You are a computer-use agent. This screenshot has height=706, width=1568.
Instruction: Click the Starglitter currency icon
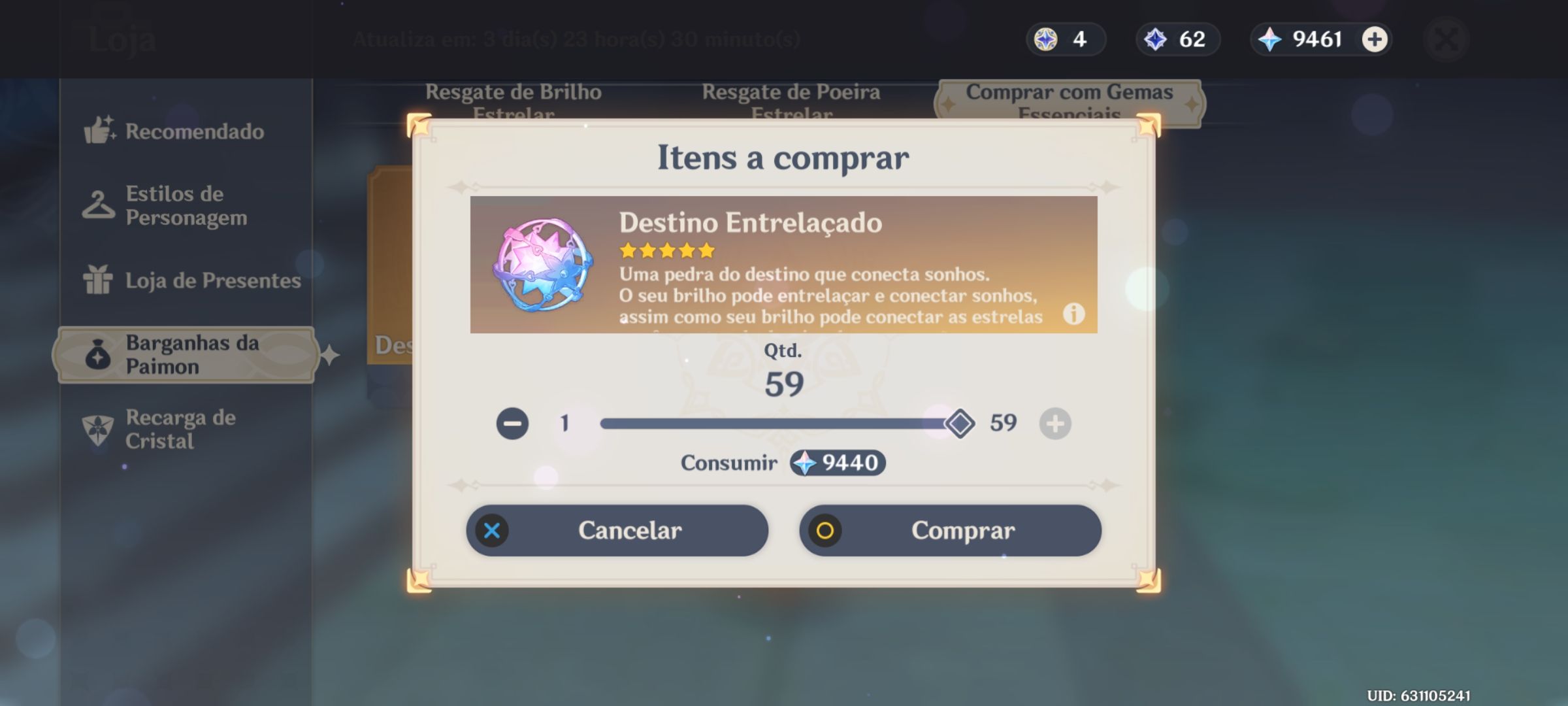click(1047, 39)
